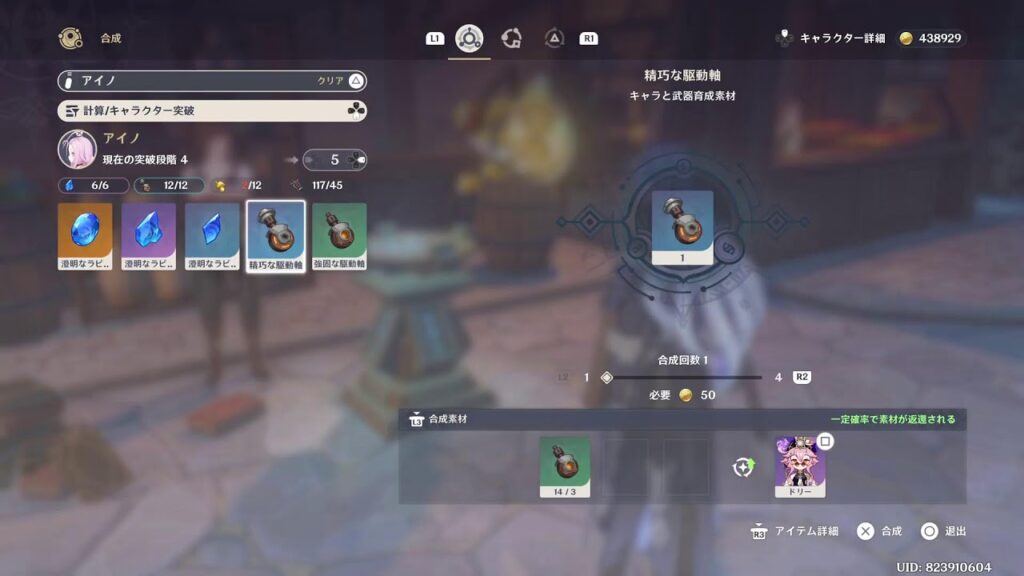This screenshot has height=576, width=1024.
Task: Adjust the target ascension phase 5 selector
Action: (334, 159)
